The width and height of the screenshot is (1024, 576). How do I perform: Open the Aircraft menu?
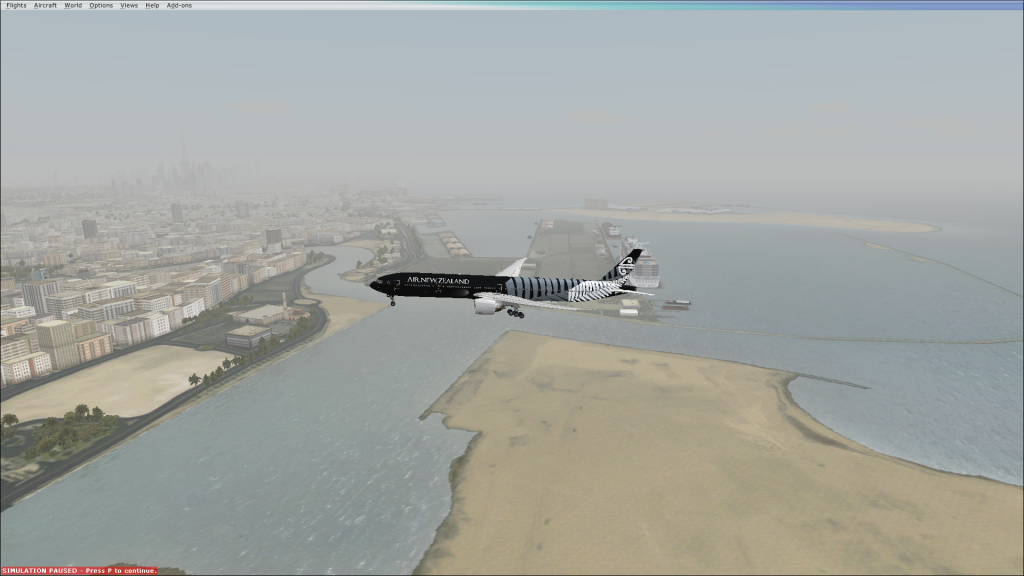(x=45, y=5)
